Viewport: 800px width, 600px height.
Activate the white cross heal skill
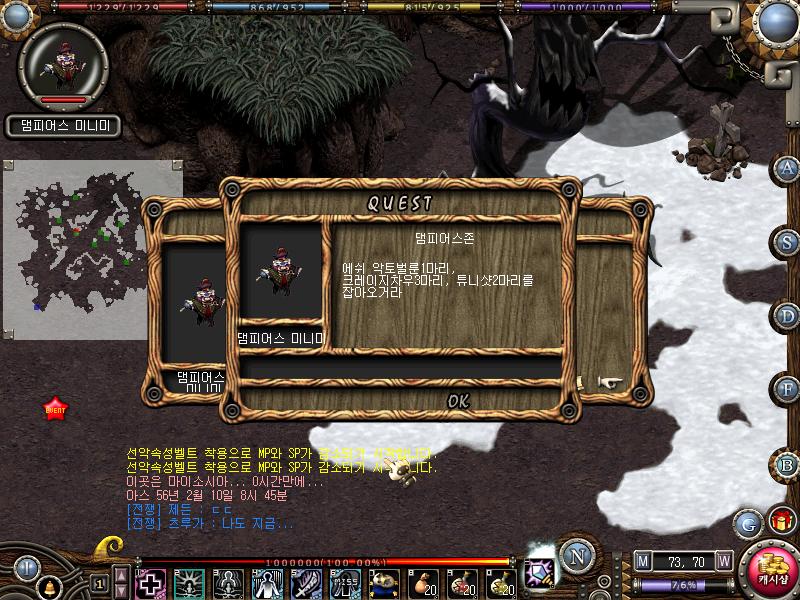[x=150, y=583]
